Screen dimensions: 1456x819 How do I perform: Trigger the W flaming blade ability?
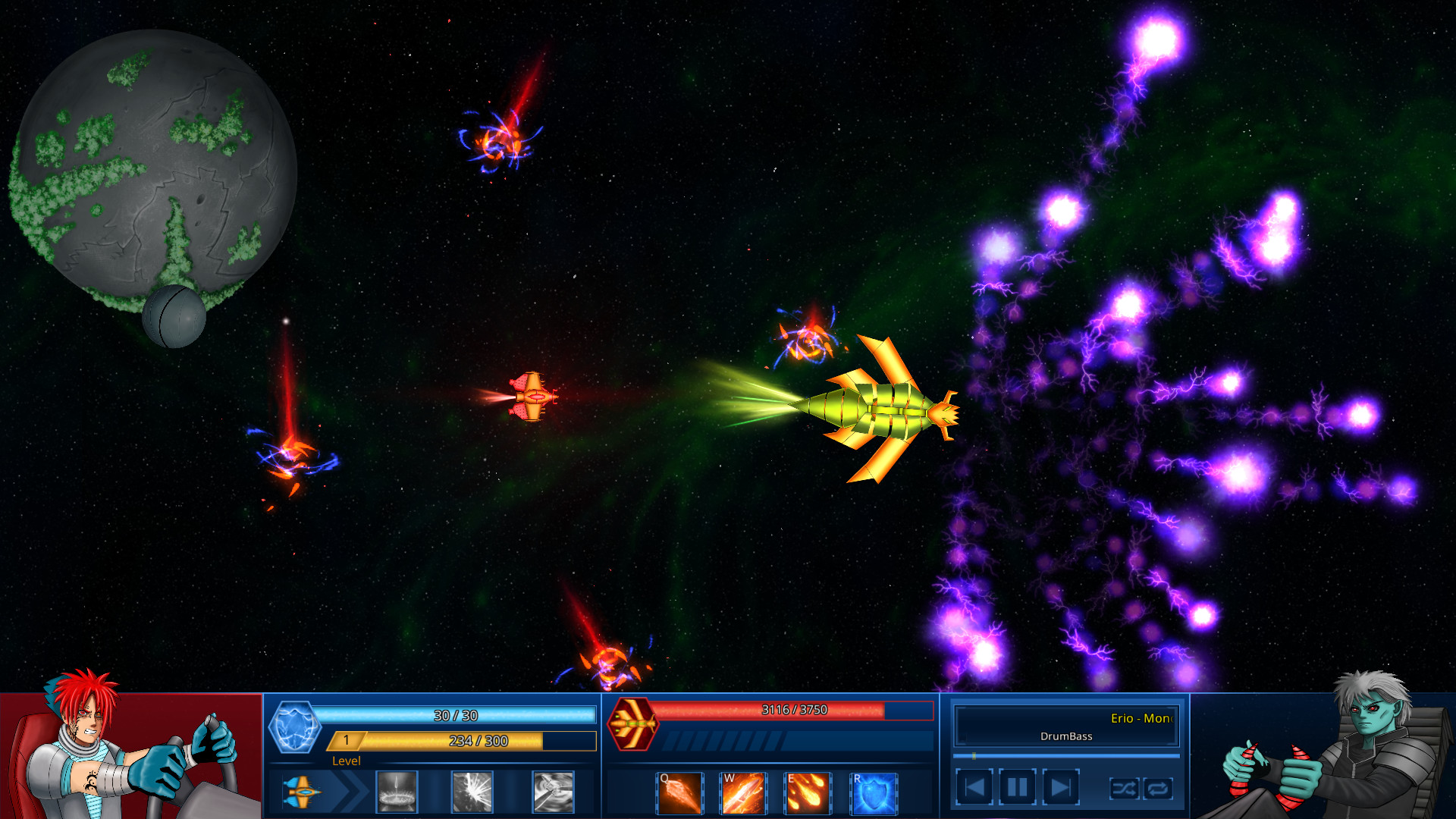[x=743, y=793]
